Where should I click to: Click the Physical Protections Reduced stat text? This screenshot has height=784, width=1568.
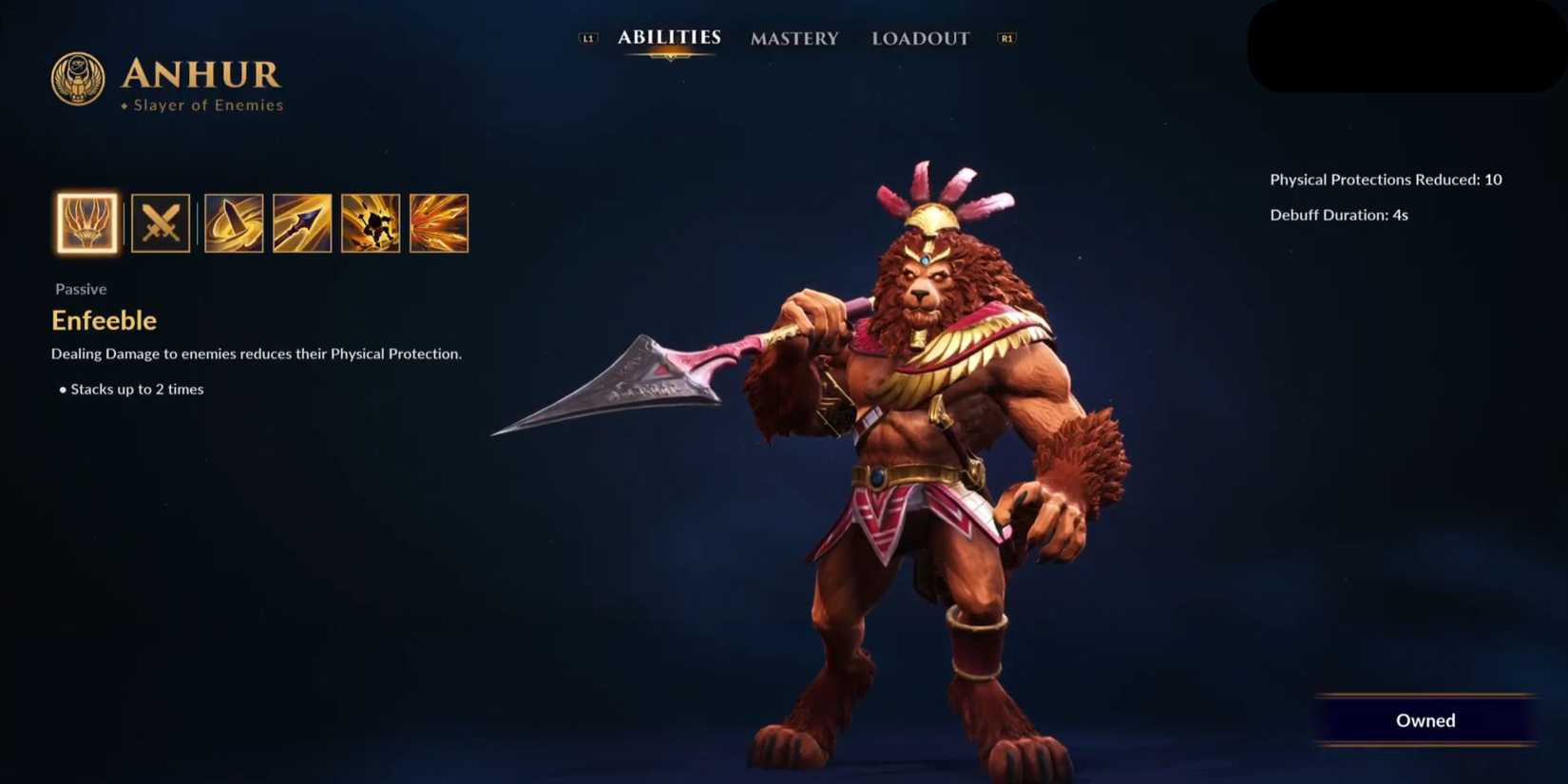[x=1383, y=179]
